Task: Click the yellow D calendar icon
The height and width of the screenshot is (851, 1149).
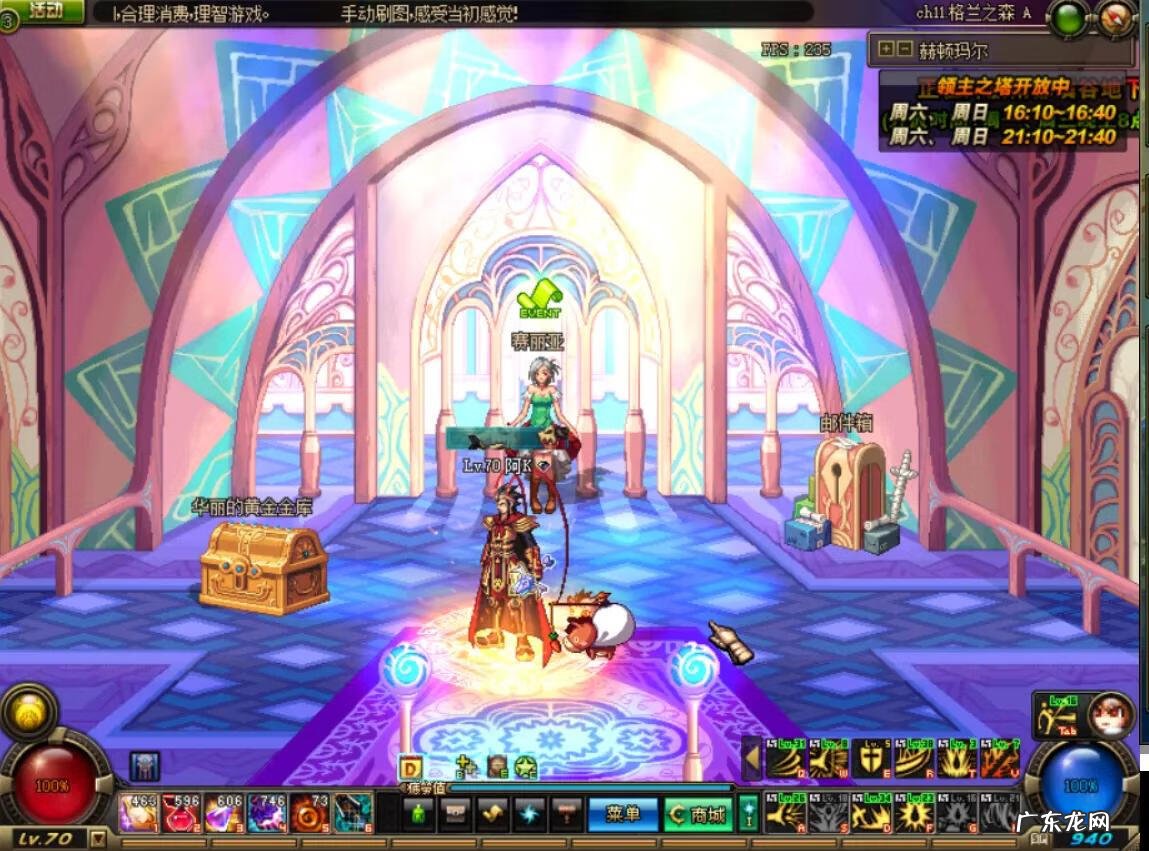Action: [x=410, y=768]
